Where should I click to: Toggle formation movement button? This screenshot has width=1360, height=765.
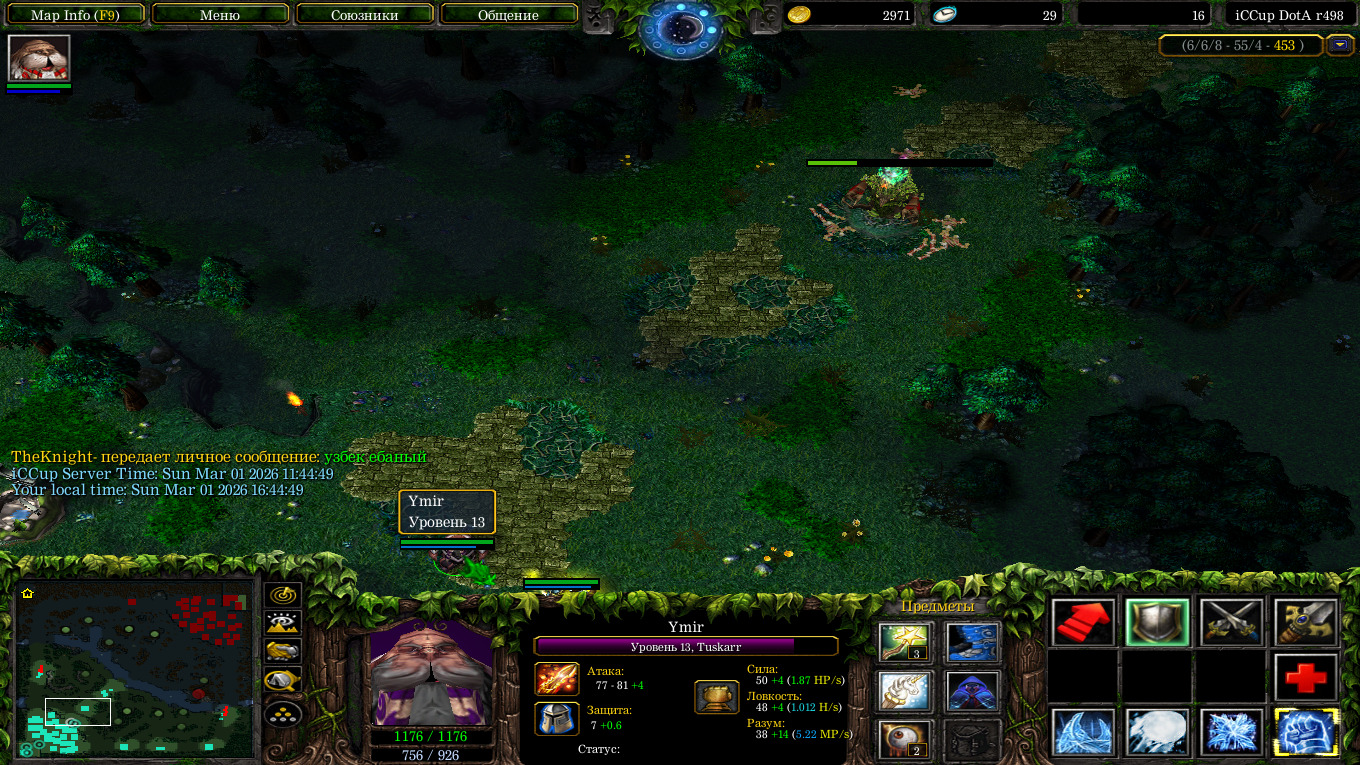click(x=283, y=714)
